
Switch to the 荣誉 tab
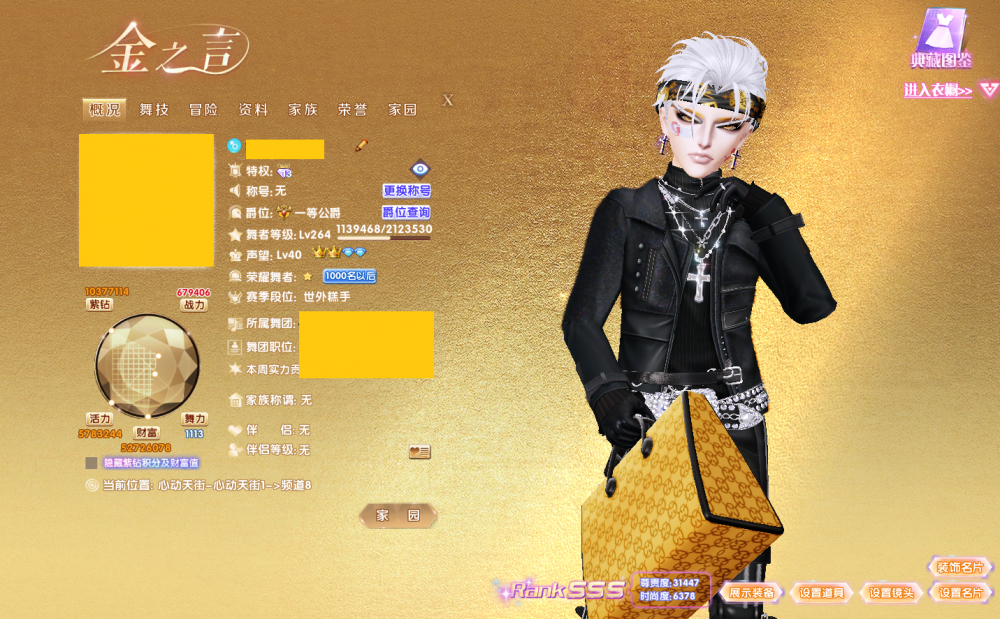[x=352, y=110]
